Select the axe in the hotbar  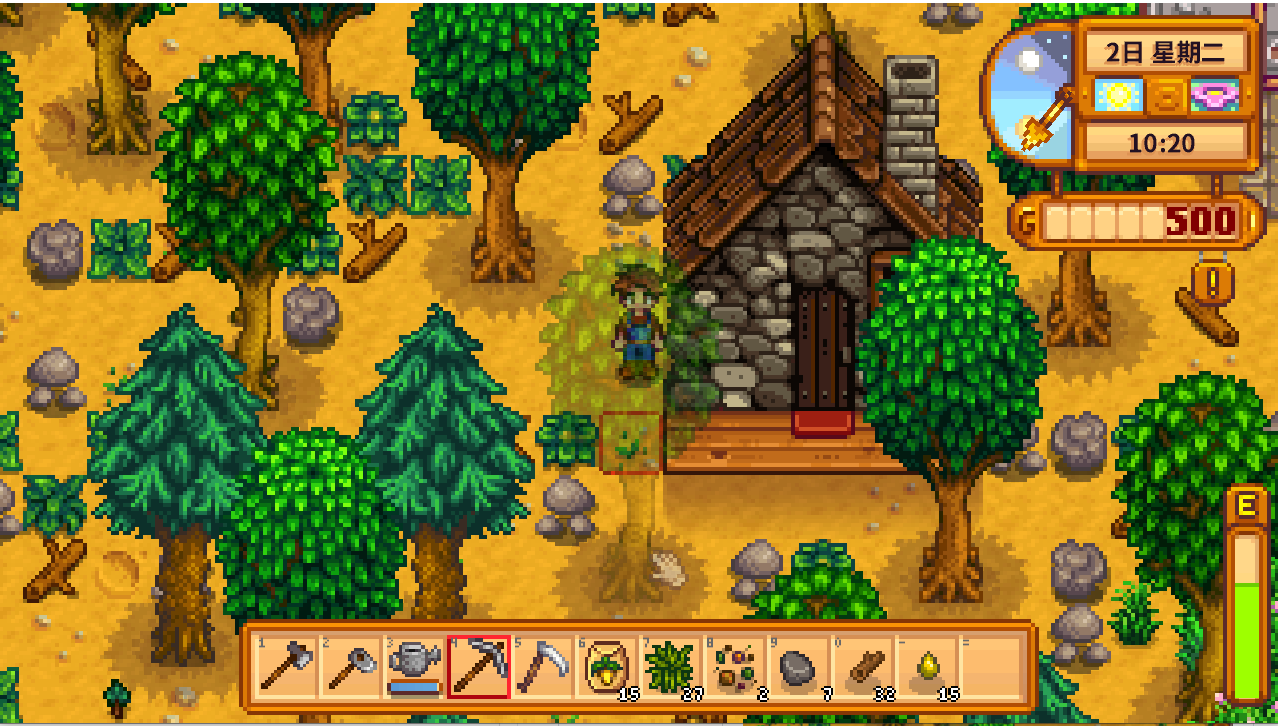point(286,667)
